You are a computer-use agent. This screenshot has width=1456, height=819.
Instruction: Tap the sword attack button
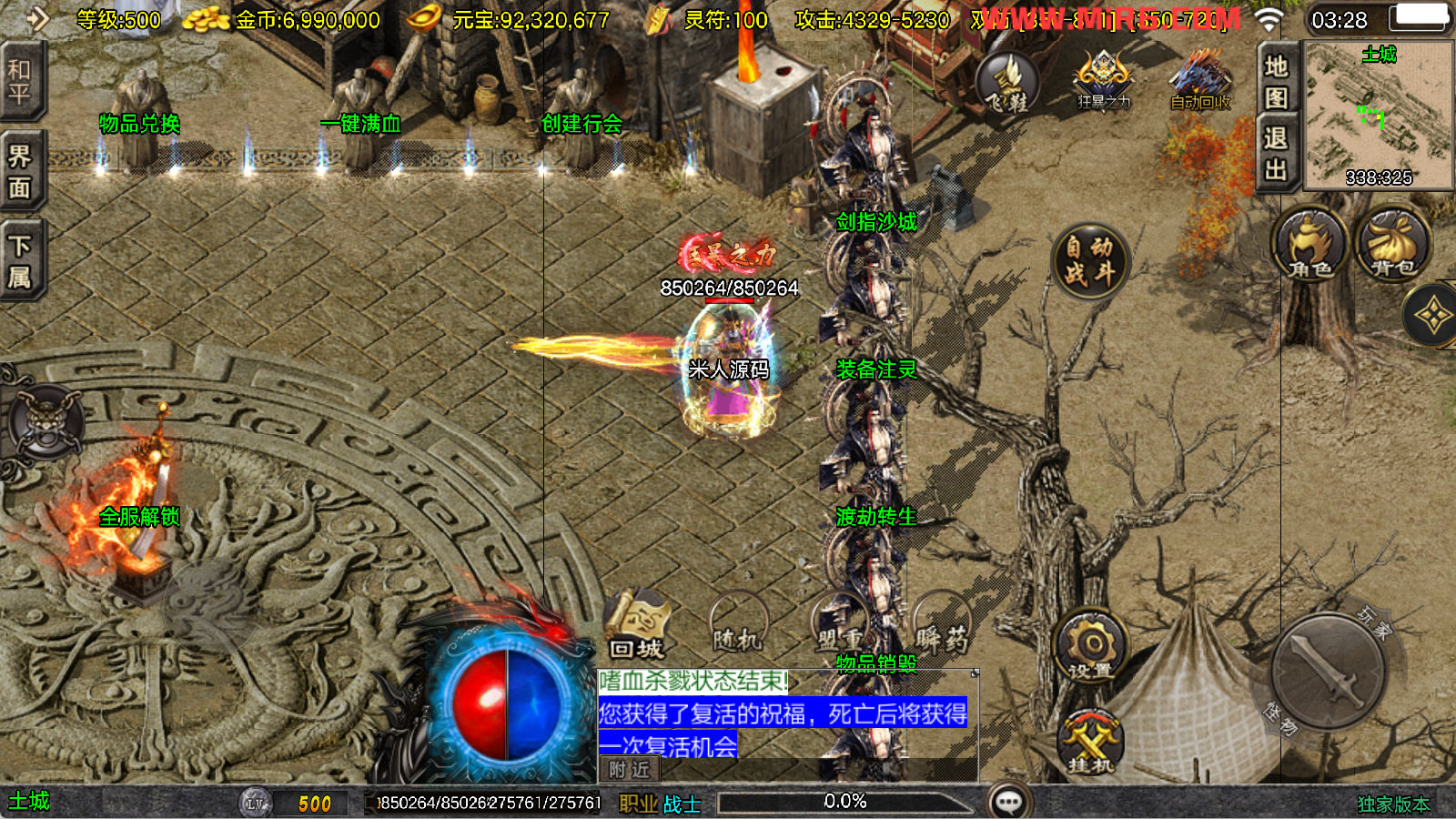click(1328, 671)
